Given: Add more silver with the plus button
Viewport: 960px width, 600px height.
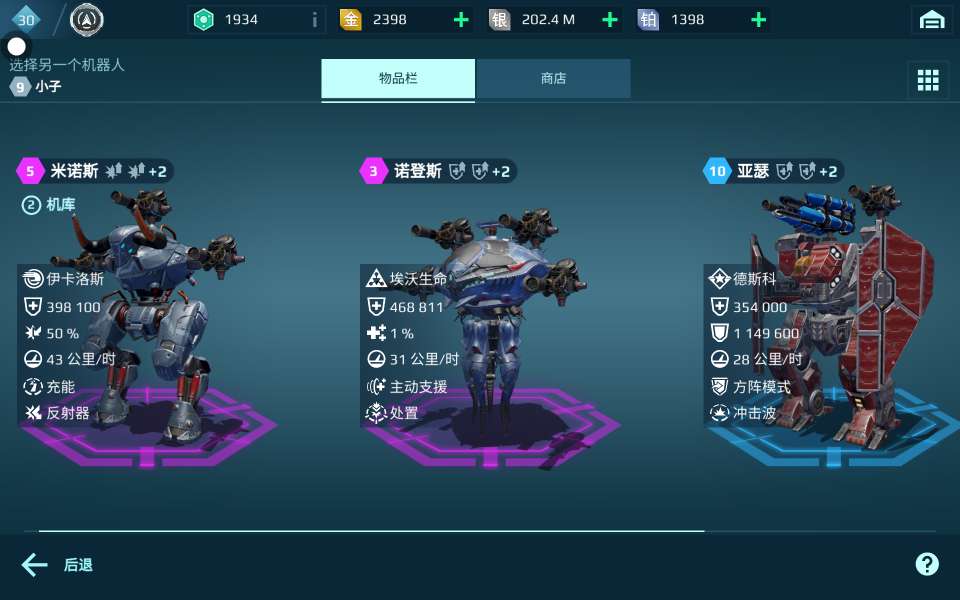Looking at the screenshot, I should 610,20.
